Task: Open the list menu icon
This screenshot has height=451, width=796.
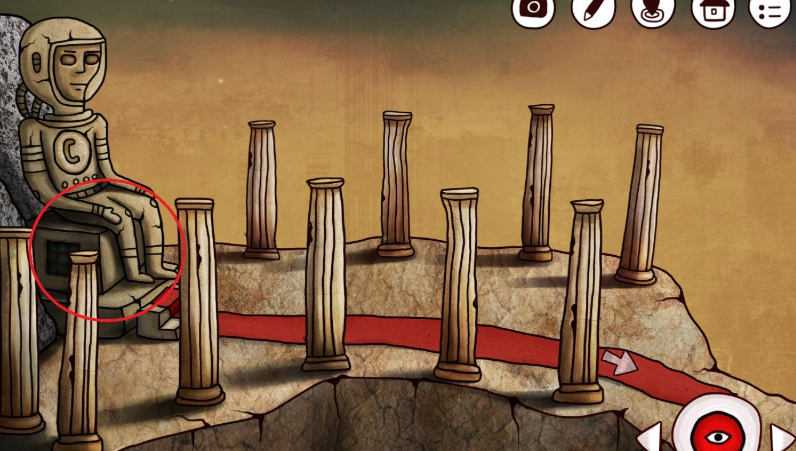Action: click(x=771, y=10)
